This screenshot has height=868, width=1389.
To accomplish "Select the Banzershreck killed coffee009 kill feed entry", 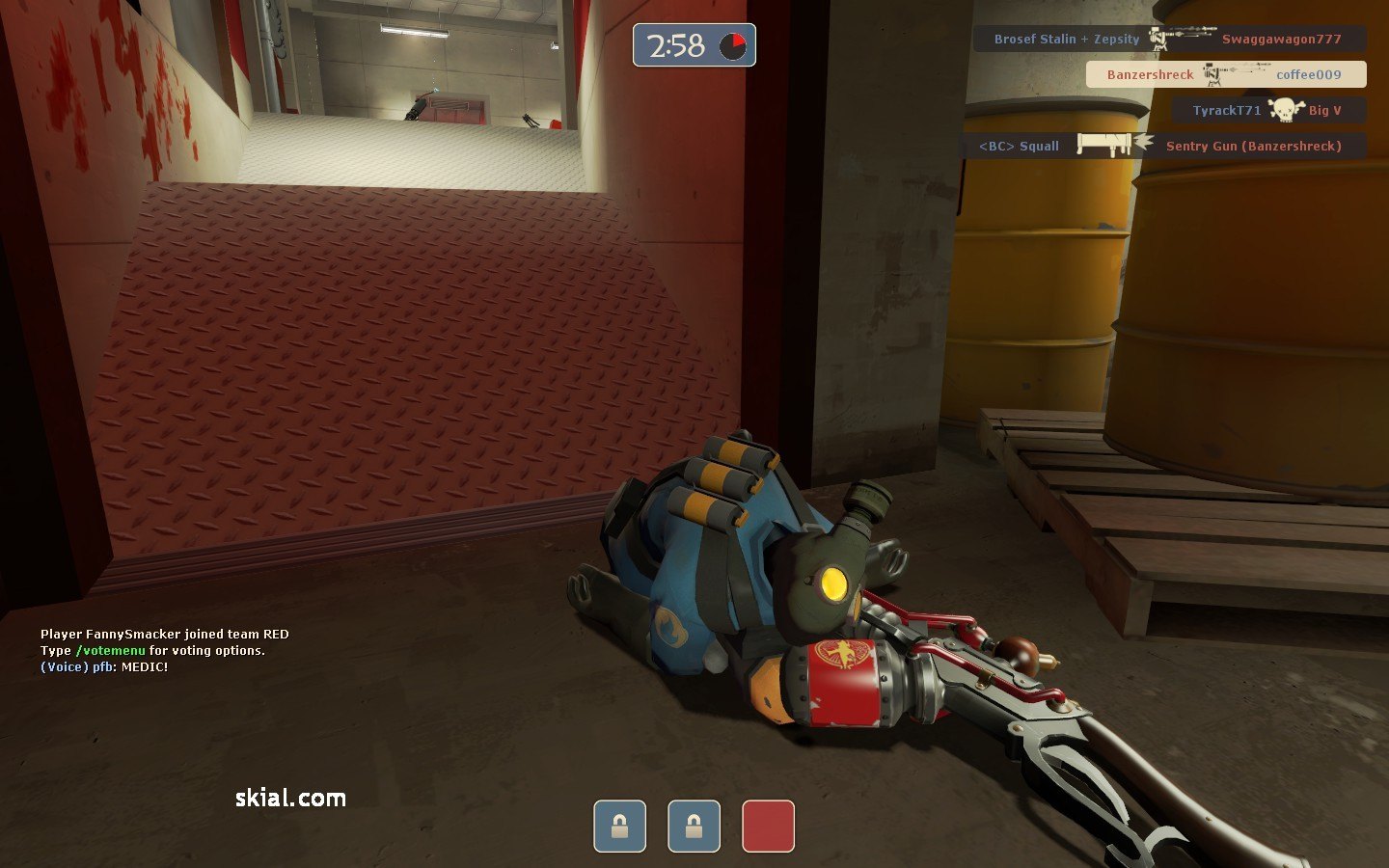I will point(1225,74).
